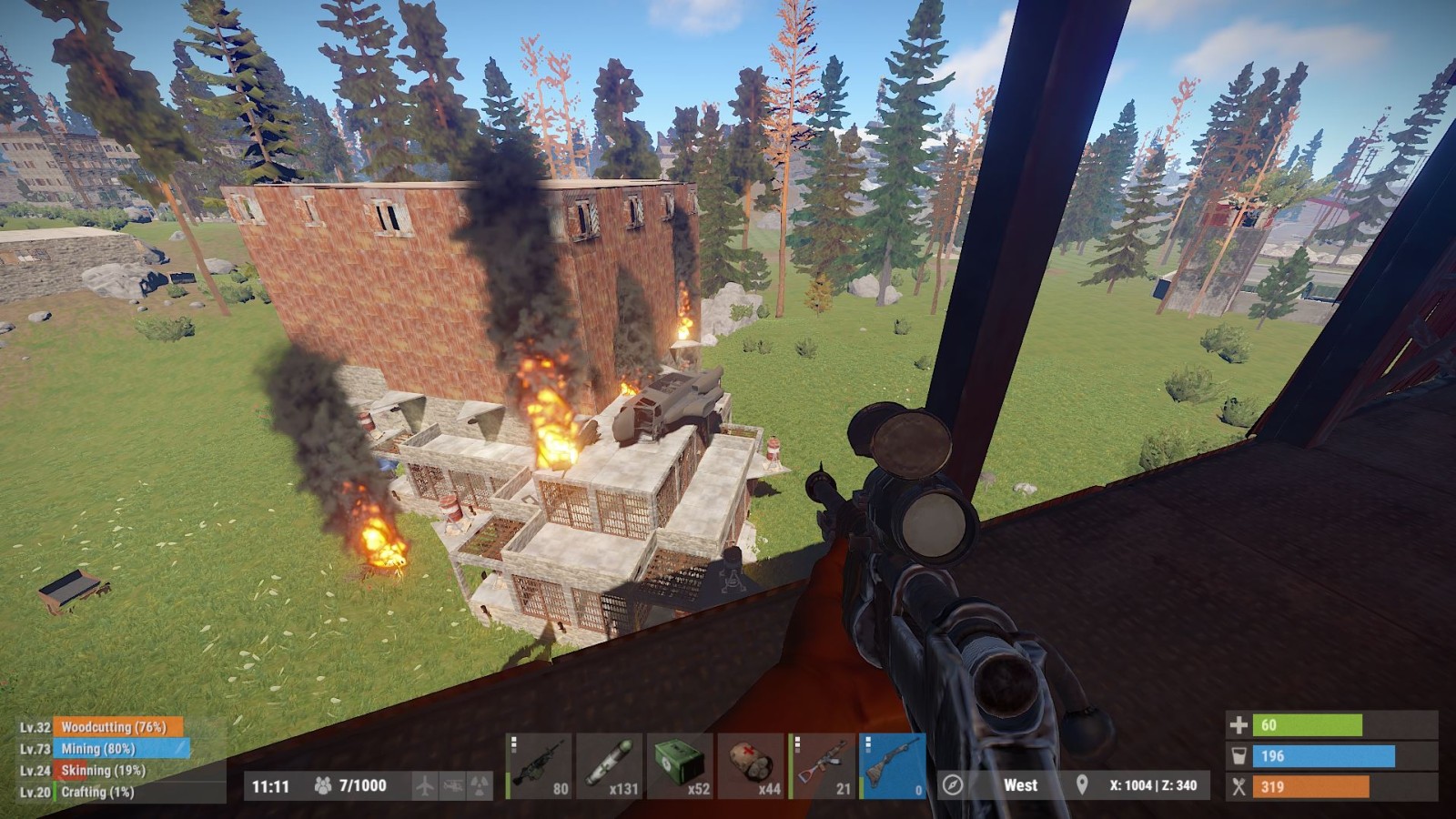The width and height of the screenshot is (1456, 819).
Task: Click the compass icon beside West
Action: (953, 784)
